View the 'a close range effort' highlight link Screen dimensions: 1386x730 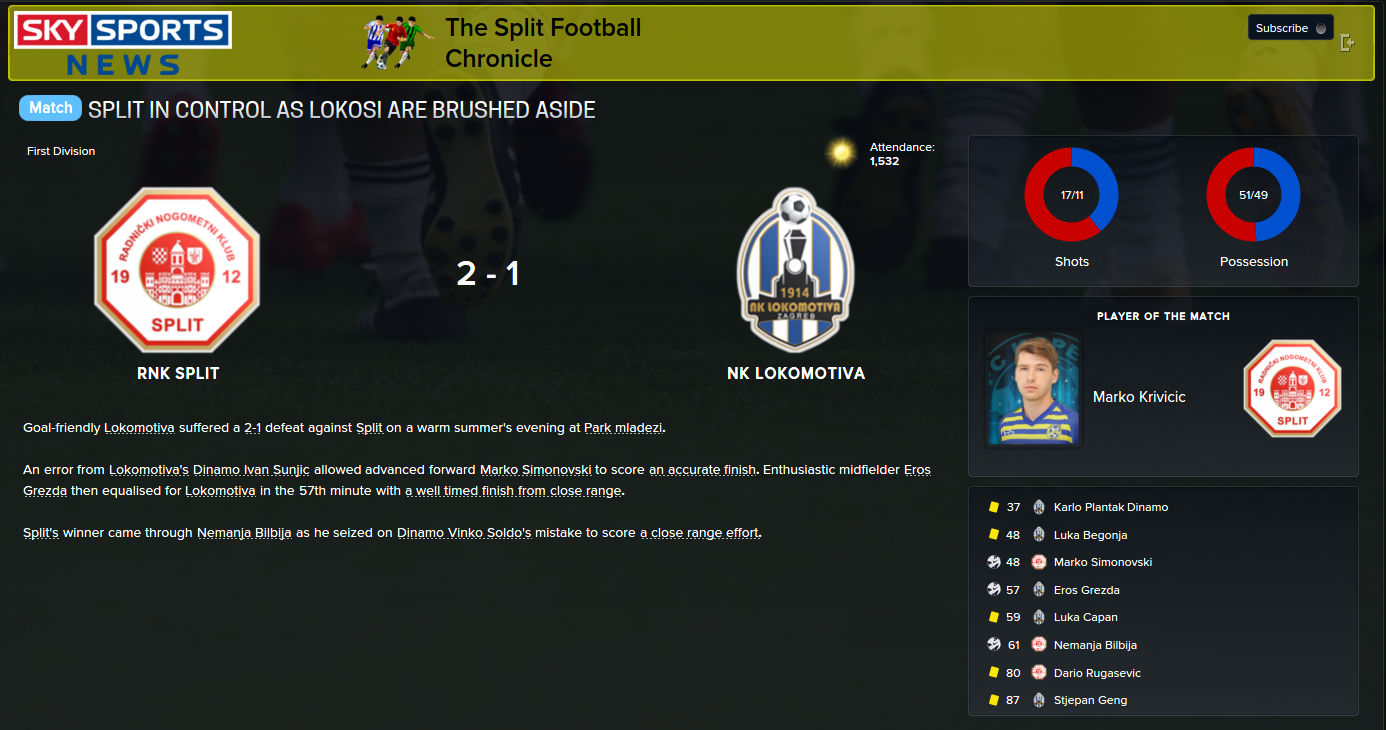[x=699, y=533]
